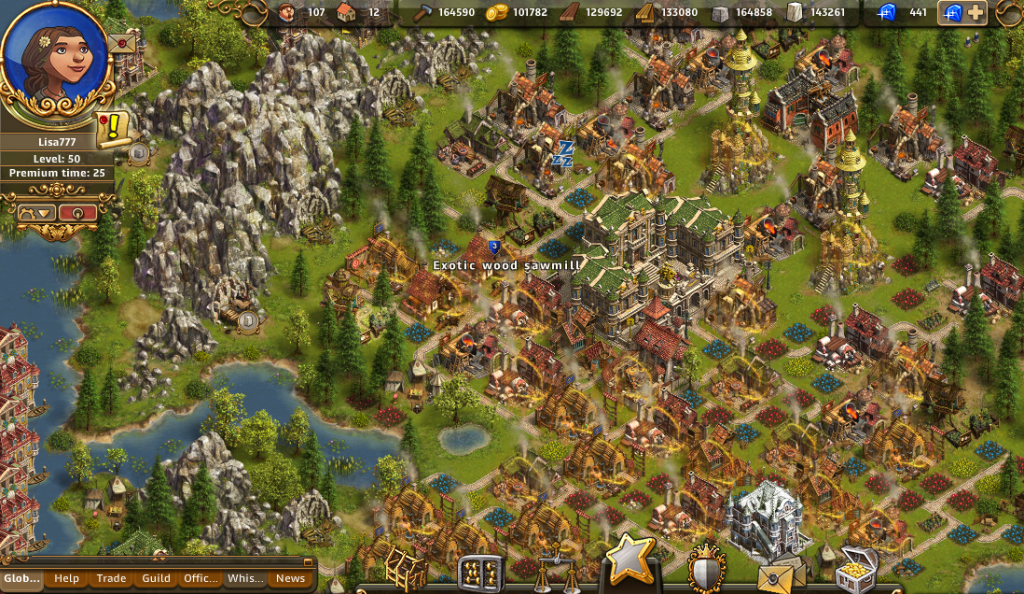Screen dimensions: 1024x594
Task: Open the News chat tab
Action: click(290, 578)
